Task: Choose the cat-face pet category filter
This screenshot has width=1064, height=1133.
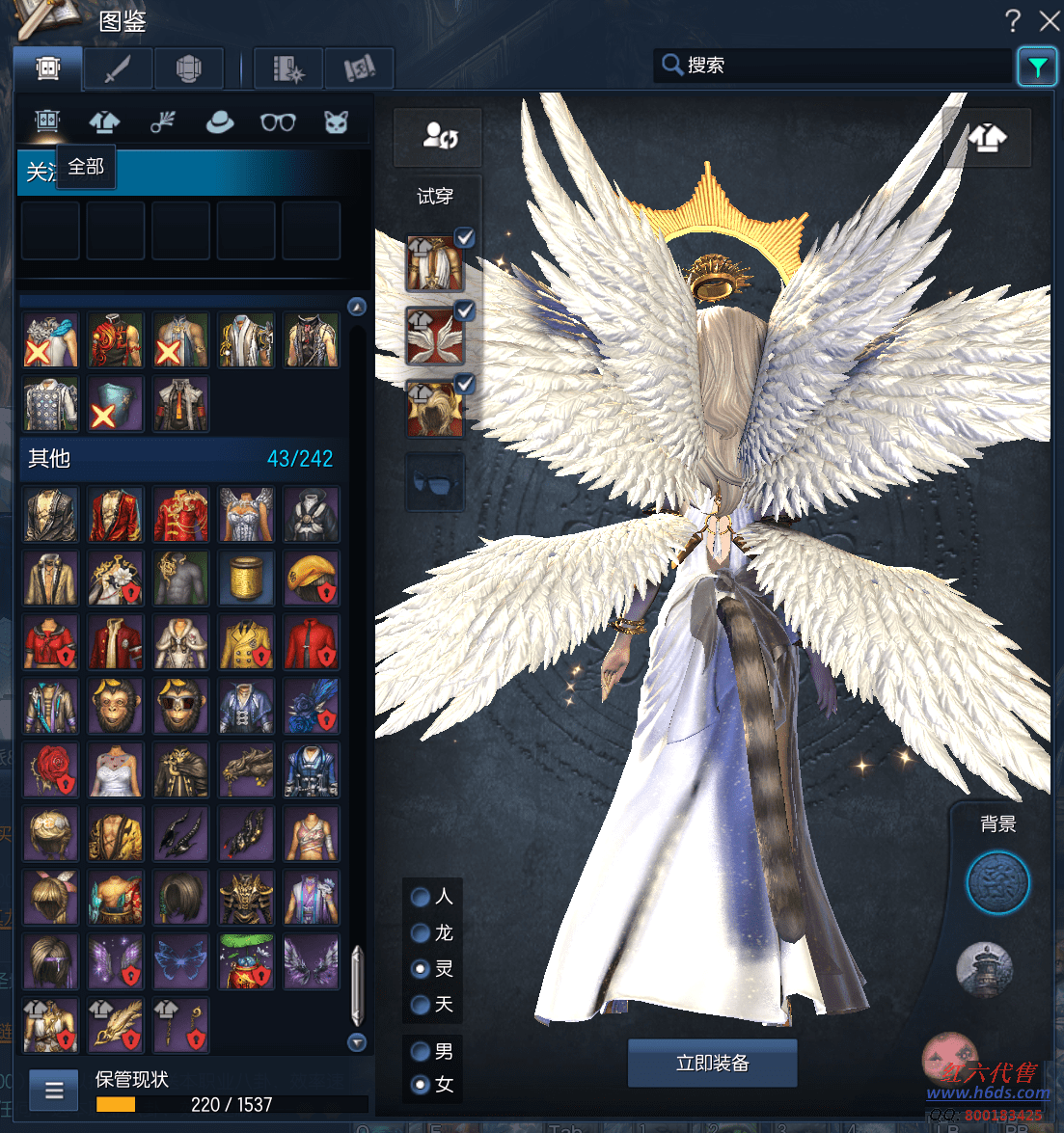Action: click(x=336, y=122)
